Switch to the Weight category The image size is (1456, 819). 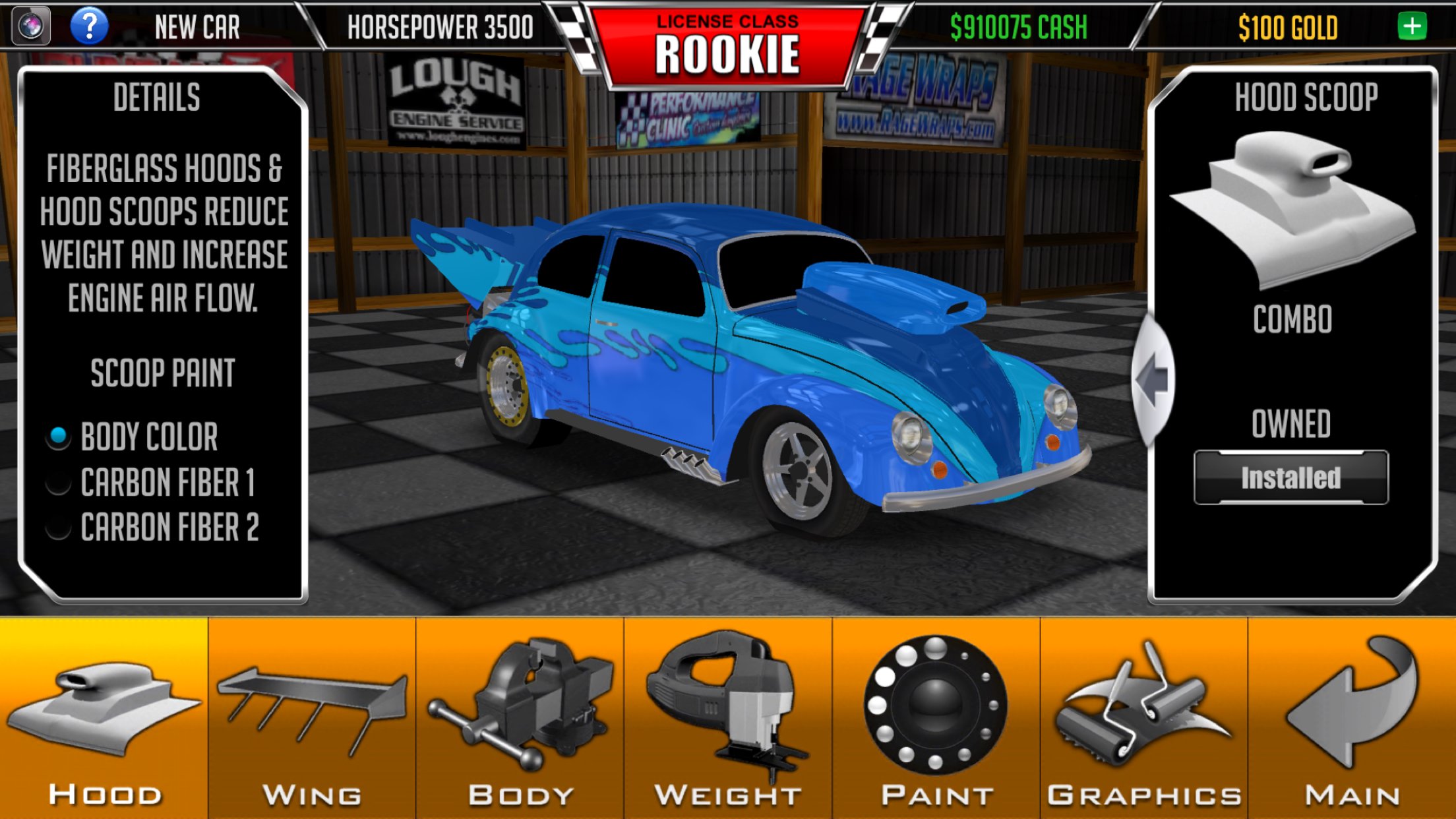(x=728, y=719)
